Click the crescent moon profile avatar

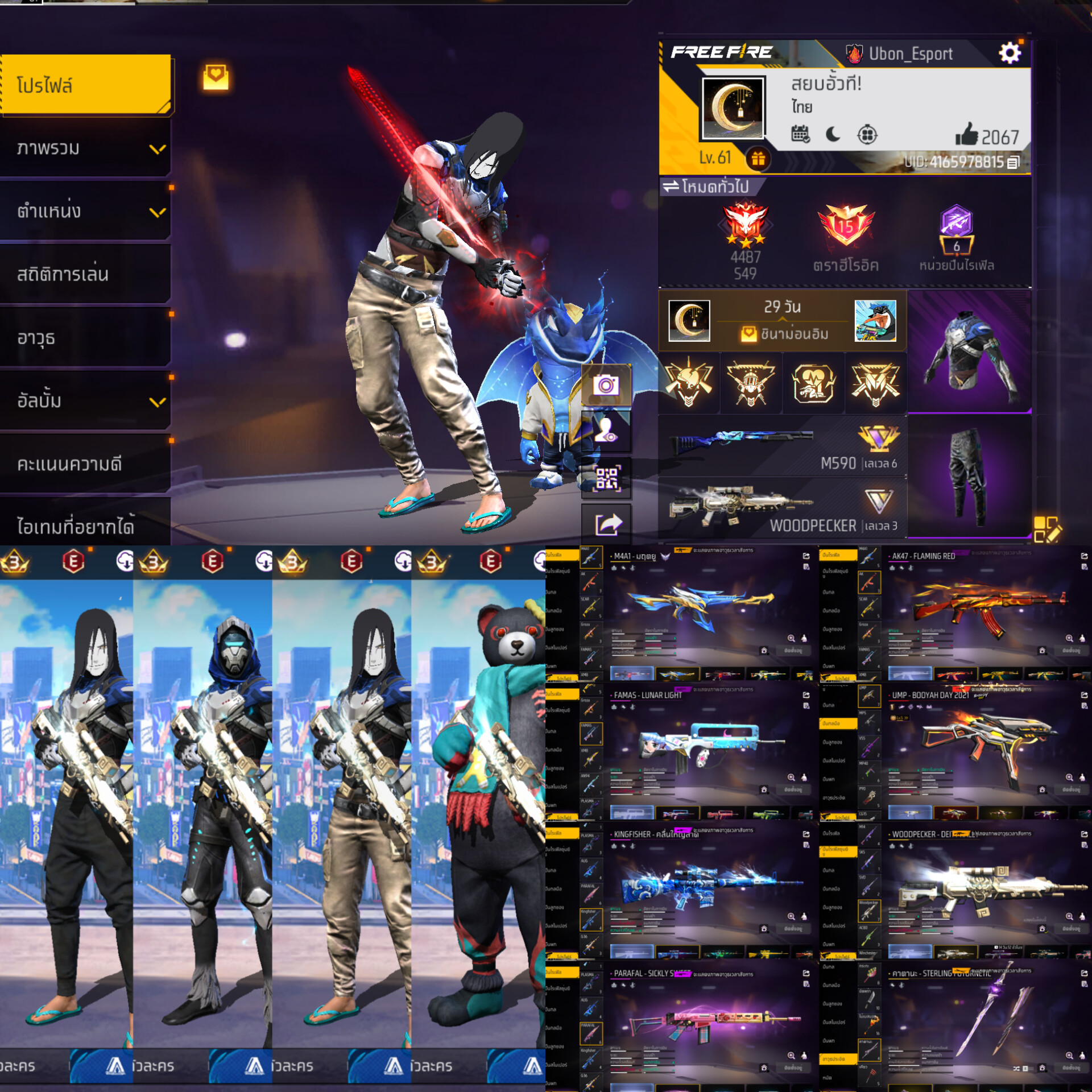[x=733, y=108]
